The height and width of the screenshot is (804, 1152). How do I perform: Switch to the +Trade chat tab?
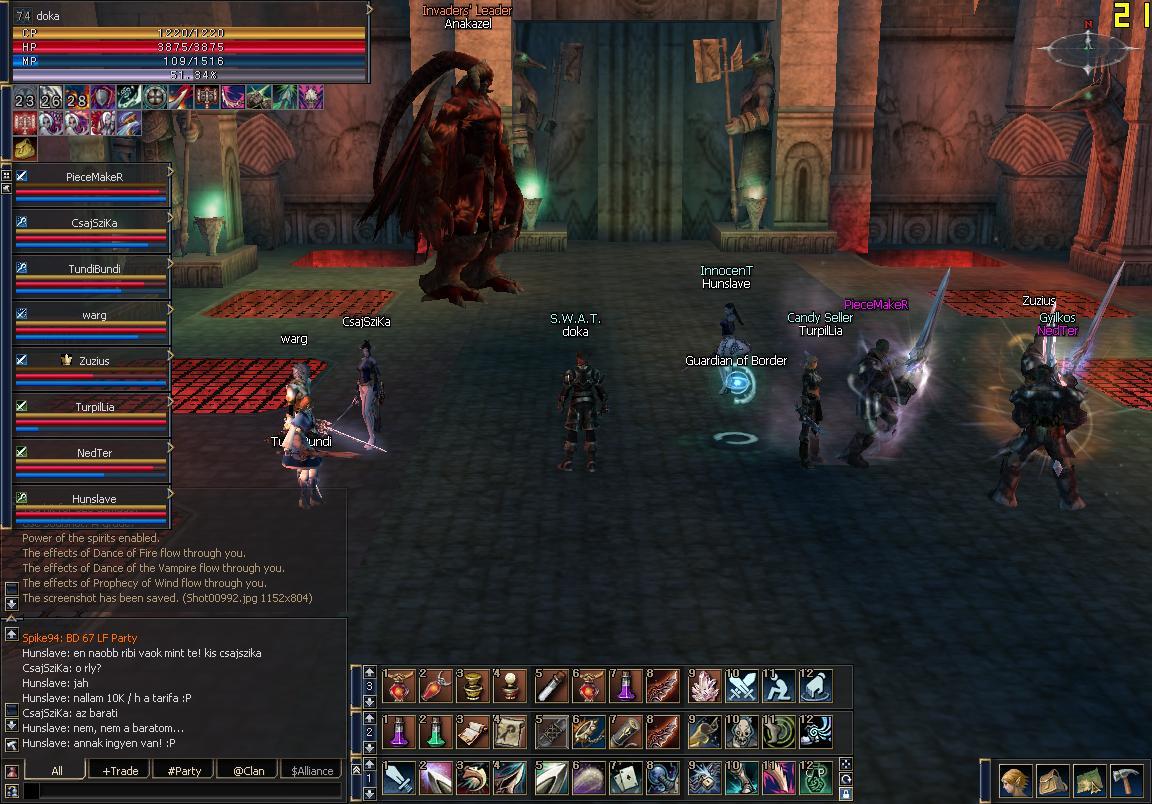click(x=120, y=770)
